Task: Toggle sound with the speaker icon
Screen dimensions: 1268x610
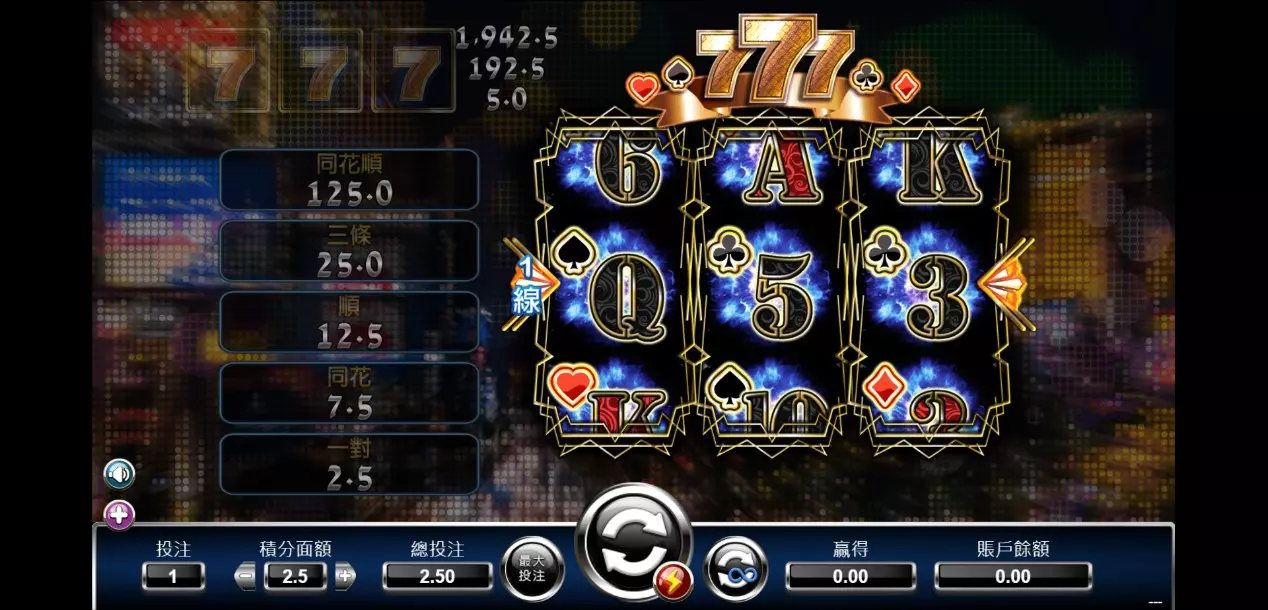Action: pos(119,473)
